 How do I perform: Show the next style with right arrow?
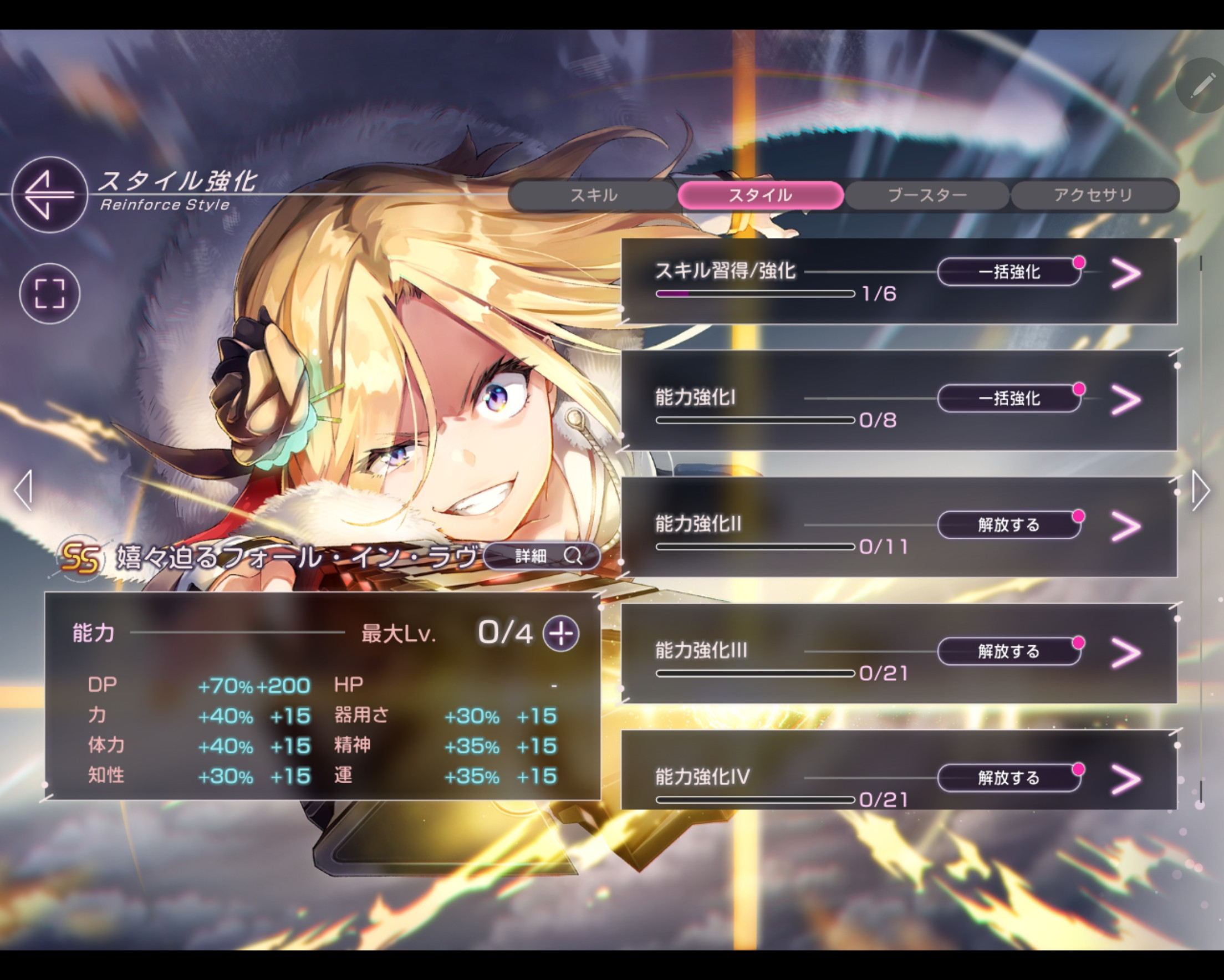[1200, 490]
